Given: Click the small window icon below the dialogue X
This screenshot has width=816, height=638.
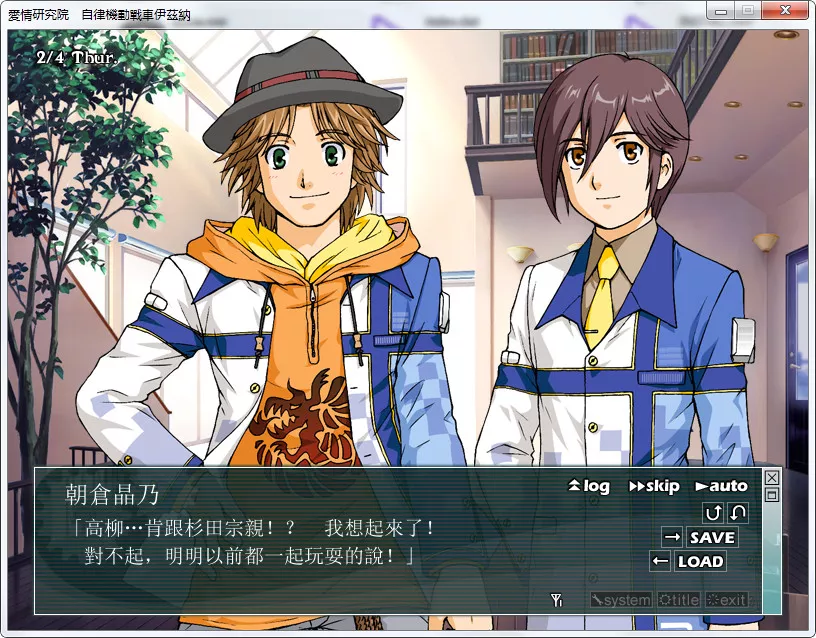Looking at the screenshot, I should tap(771, 494).
